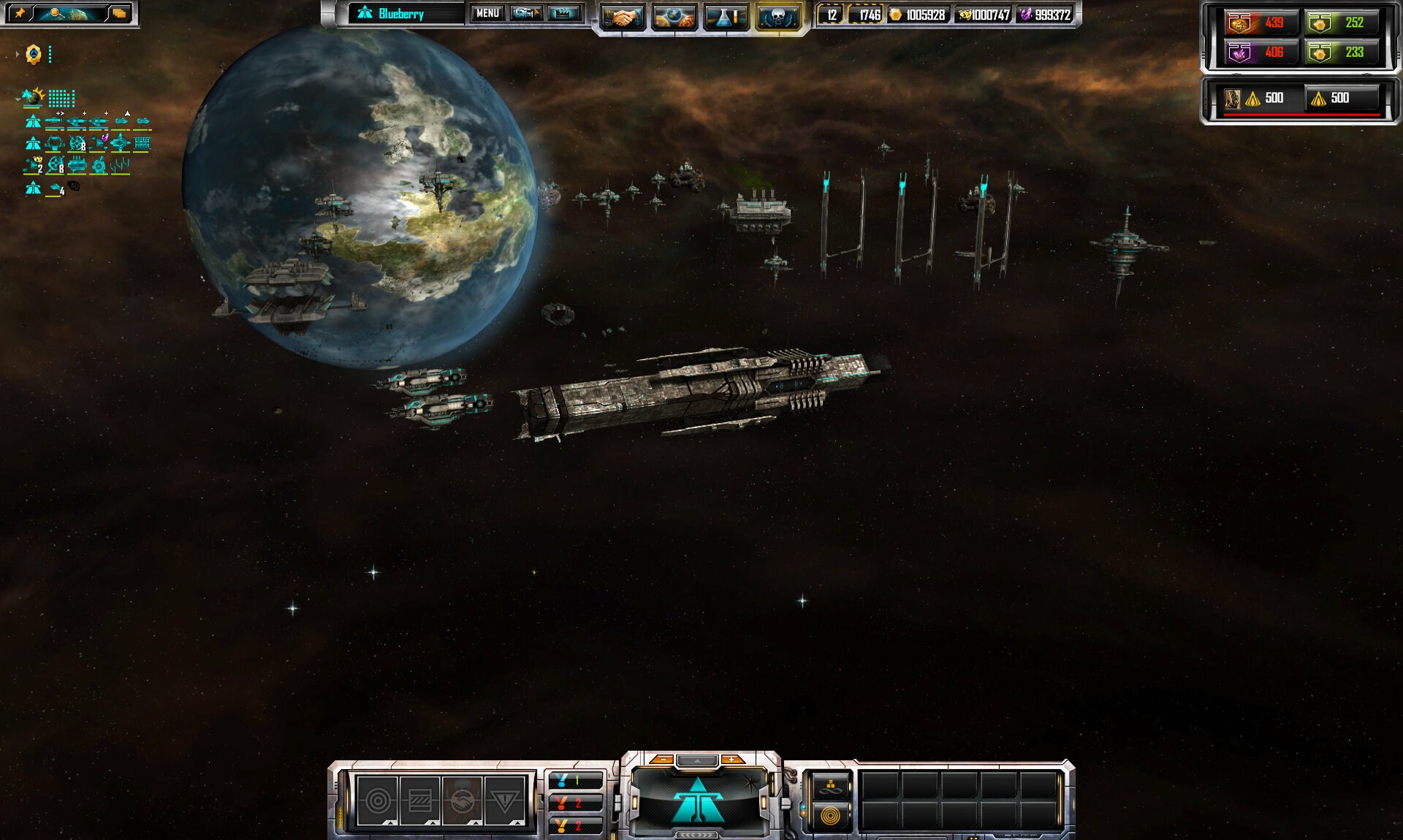1403x840 pixels.
Task: Select the blue medal row
Action: click(575, 780)
